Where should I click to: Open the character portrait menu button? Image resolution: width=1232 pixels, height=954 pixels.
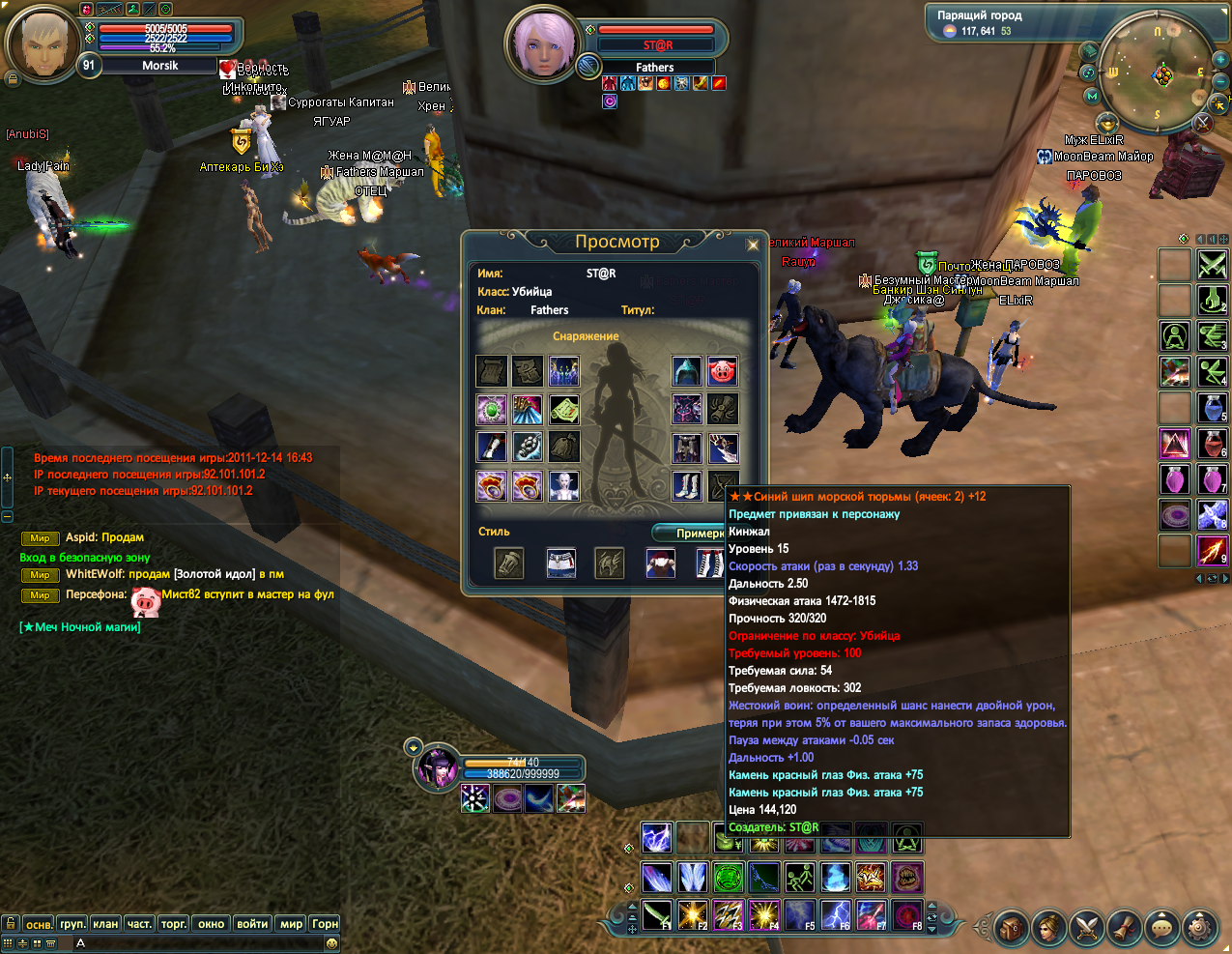click(x=1048, y=929)
